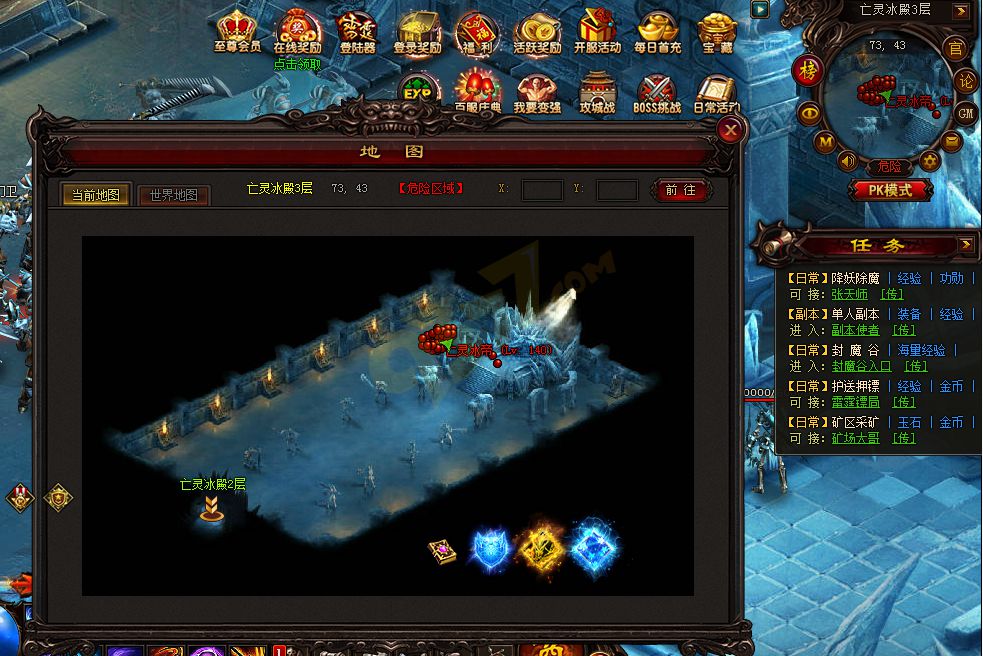
Task: Toggle the PK模式 button
Action: coord(891,190)
